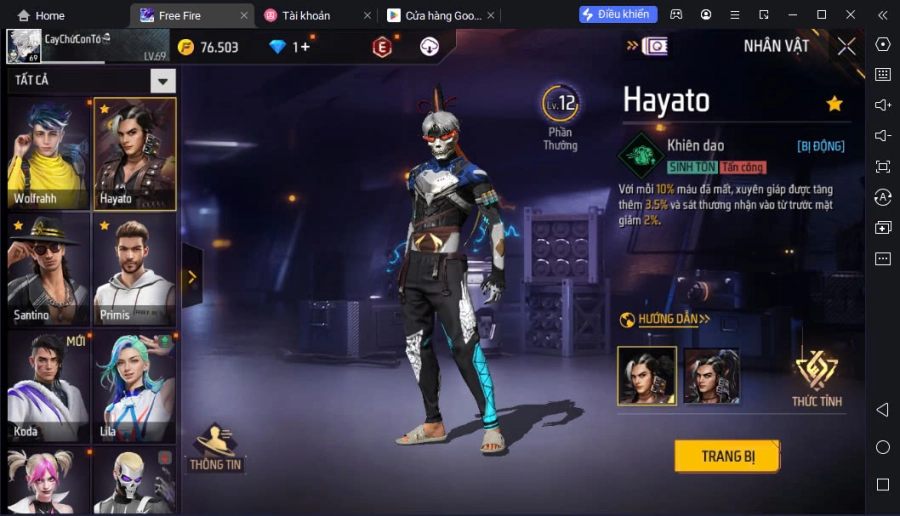This screenshot has width=900, height=516.
Task: Pick the Koda character card
Action: click(49, 386)
